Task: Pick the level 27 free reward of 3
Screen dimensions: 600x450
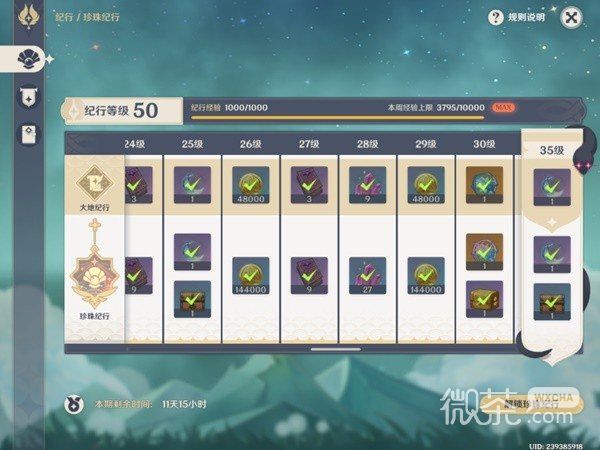Action: (x=309, y=186)
